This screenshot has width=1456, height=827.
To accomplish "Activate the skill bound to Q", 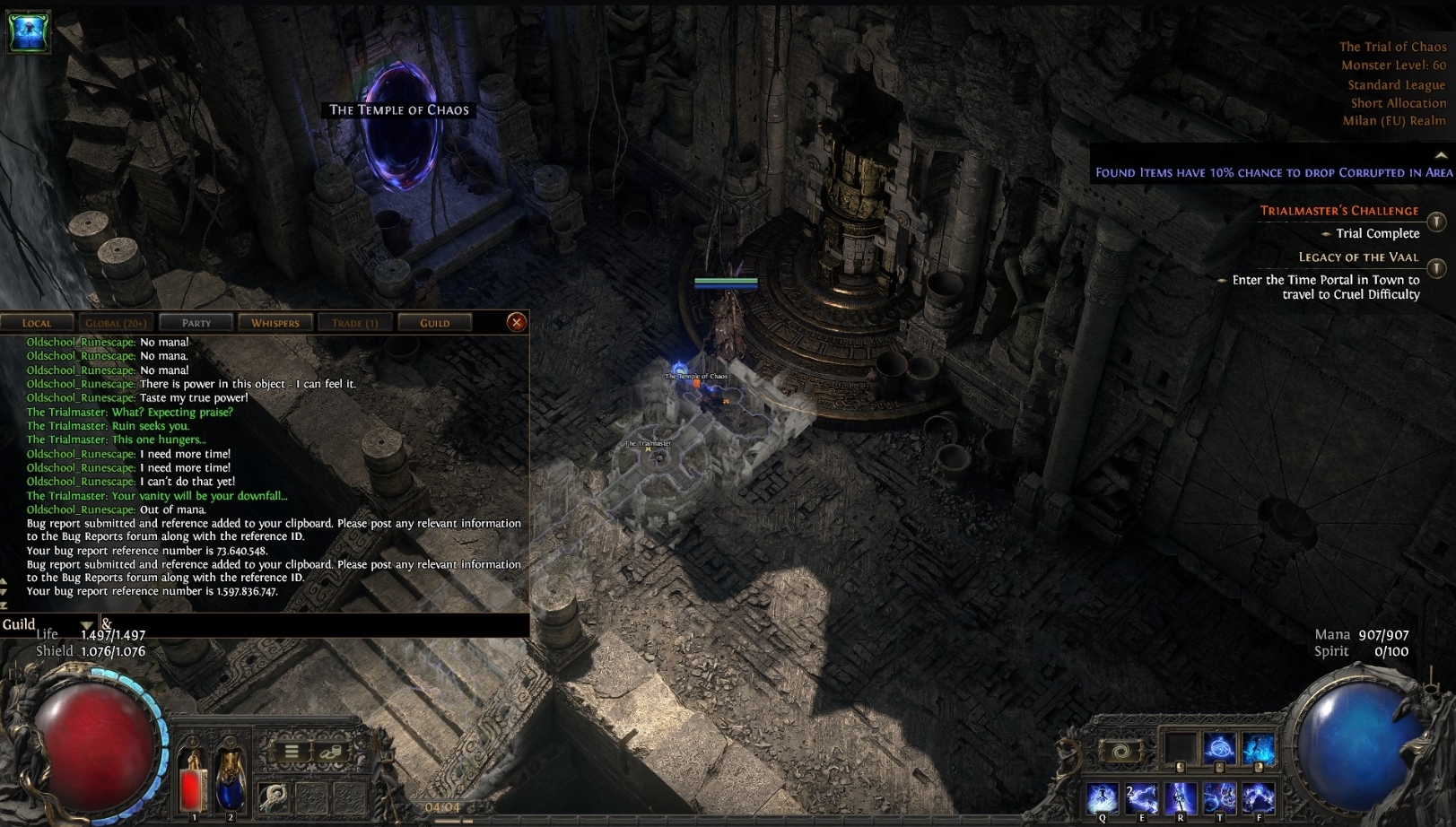I will click(x=1103, y=797).
